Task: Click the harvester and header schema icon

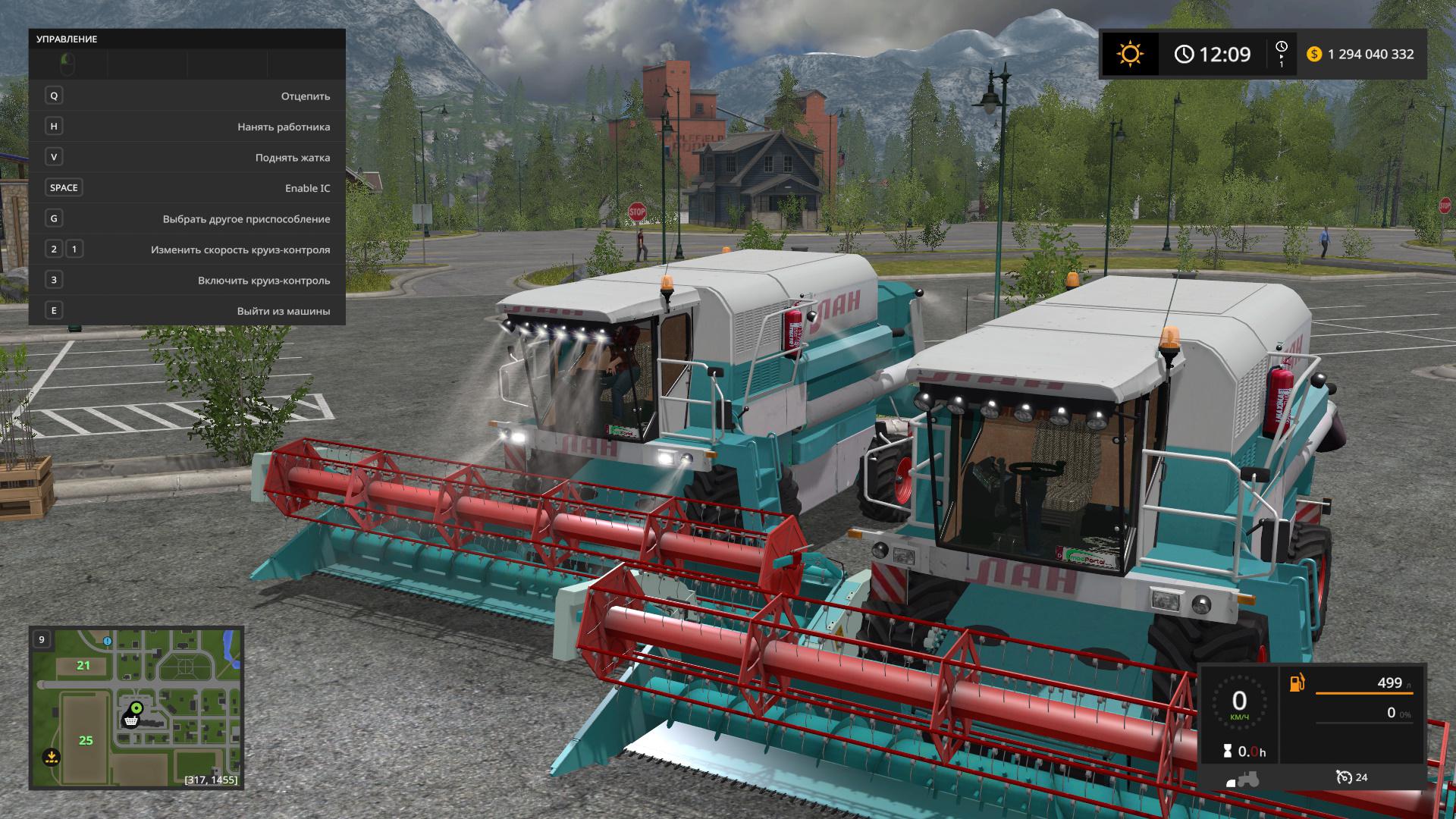Action: pyautogui.click(x=1242, y=779)
